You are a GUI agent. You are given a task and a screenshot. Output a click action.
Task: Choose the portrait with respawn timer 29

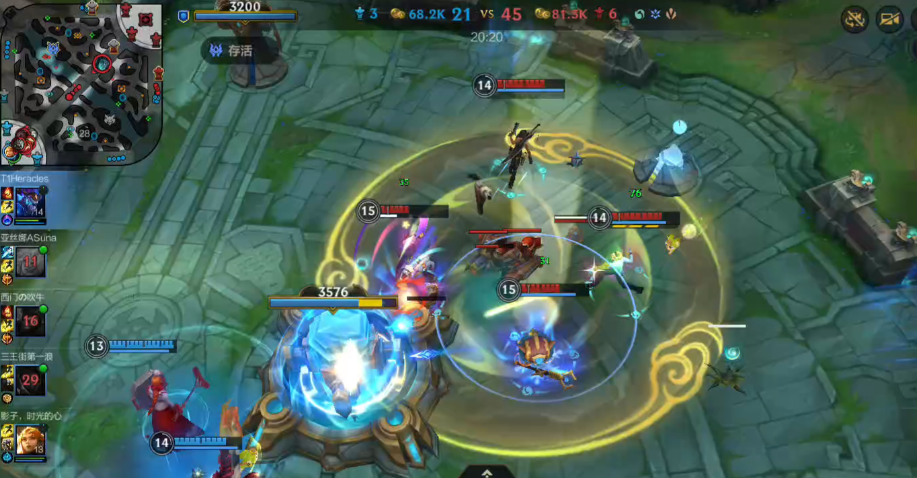point(30,380)
